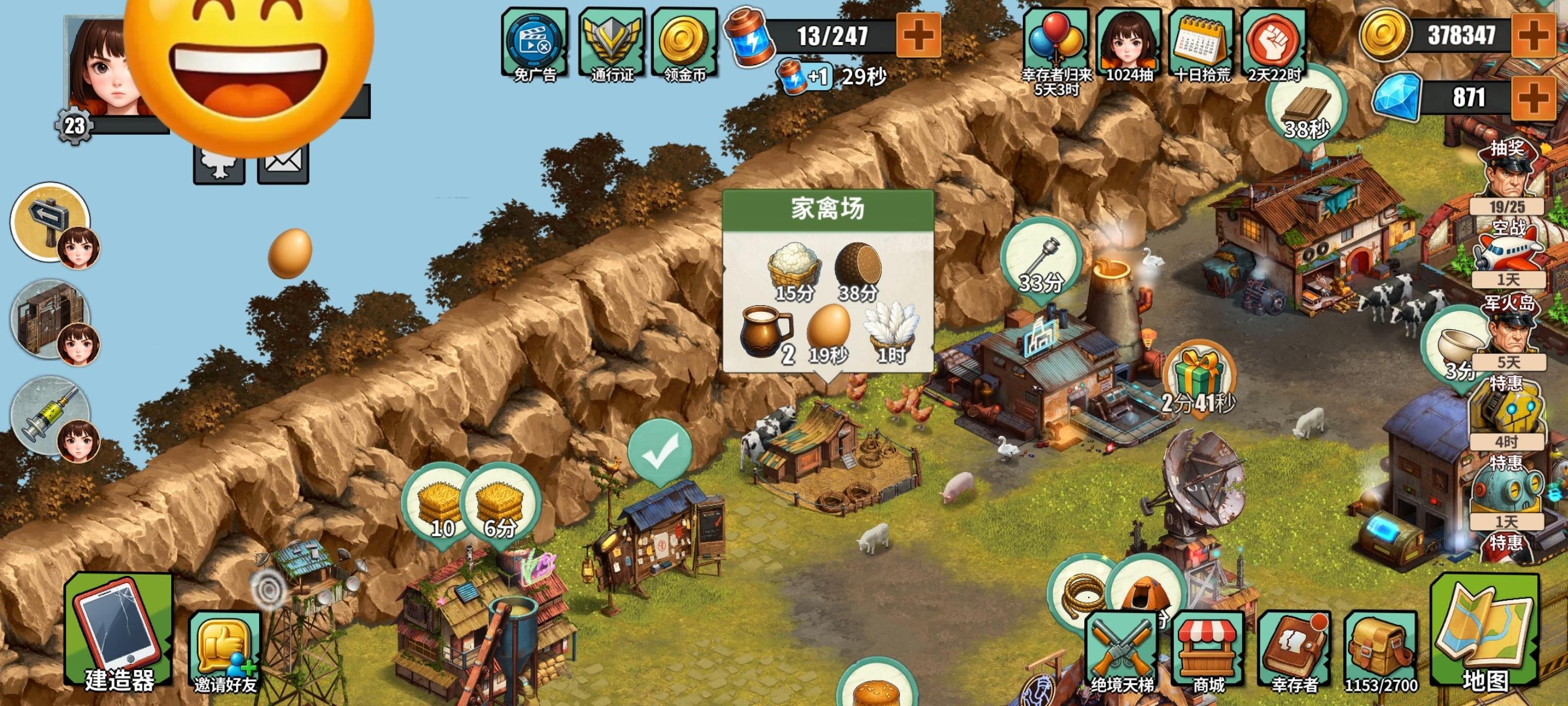The width and height of the screenshot is (1568, 706).
Task: Tap 邀请好友 invite friends button
Action: click(225, 651)
